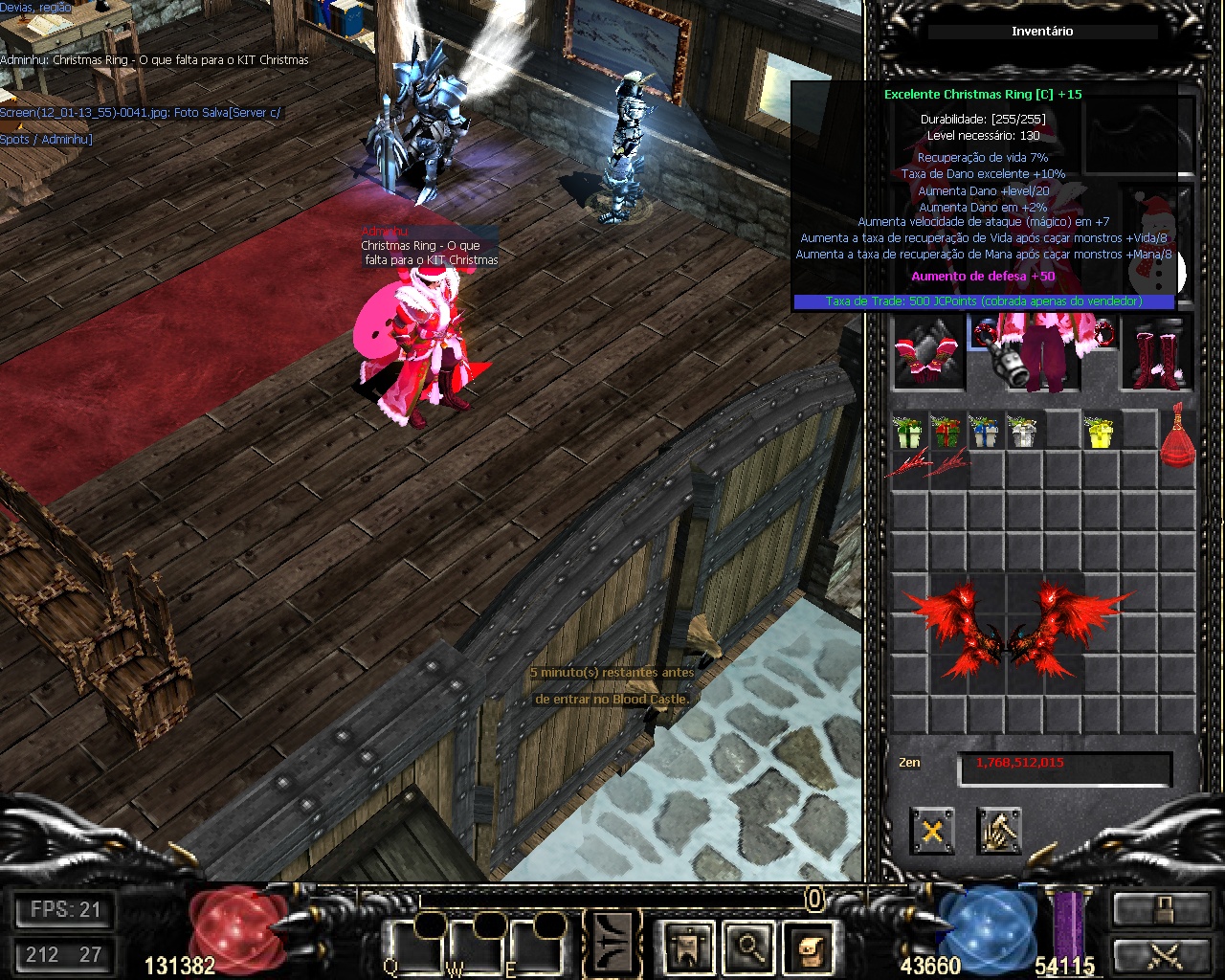
Task: Click the active skill slot icon
Action: [x=613, y=943]
